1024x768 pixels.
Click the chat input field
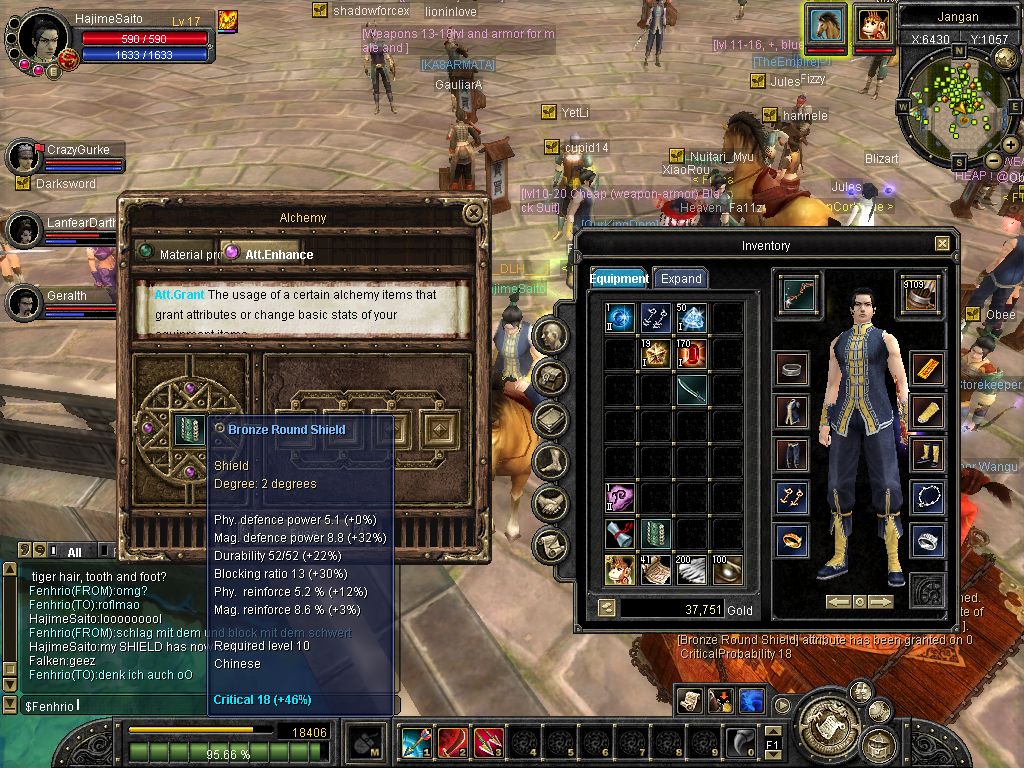(x=200, y=706)
